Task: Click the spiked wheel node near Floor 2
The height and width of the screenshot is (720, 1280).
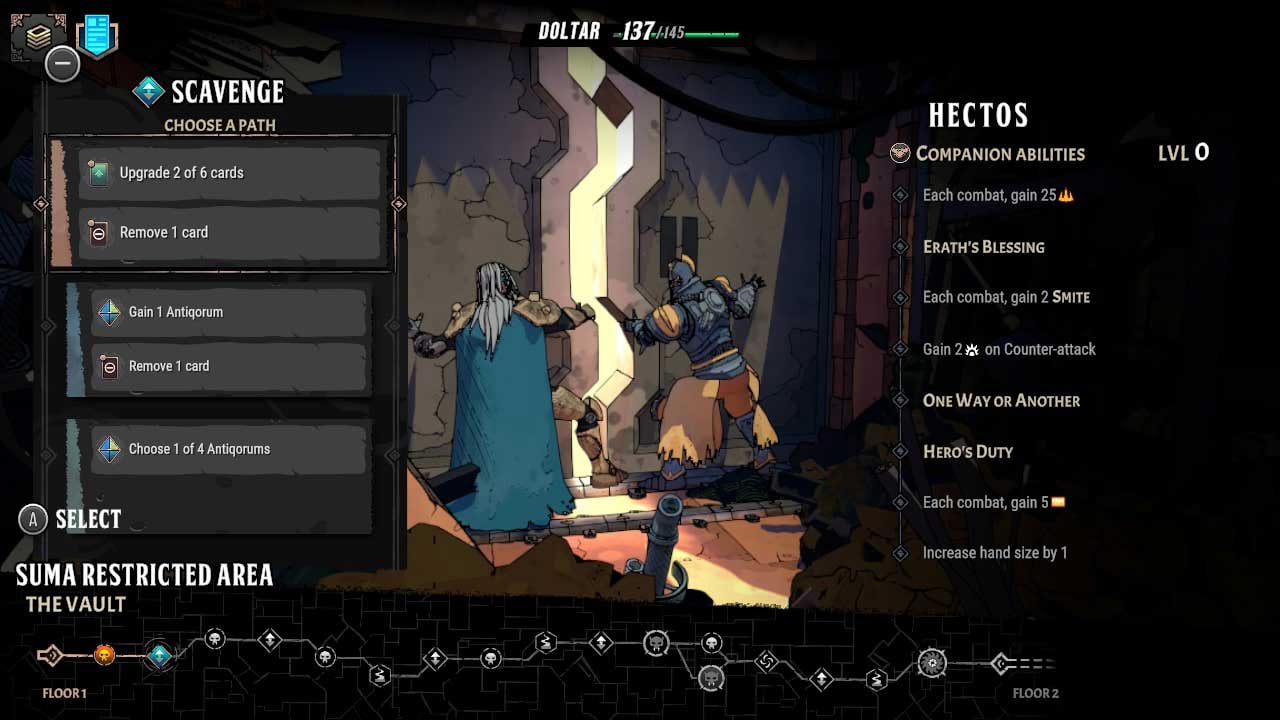Action: tap(931, 660)
